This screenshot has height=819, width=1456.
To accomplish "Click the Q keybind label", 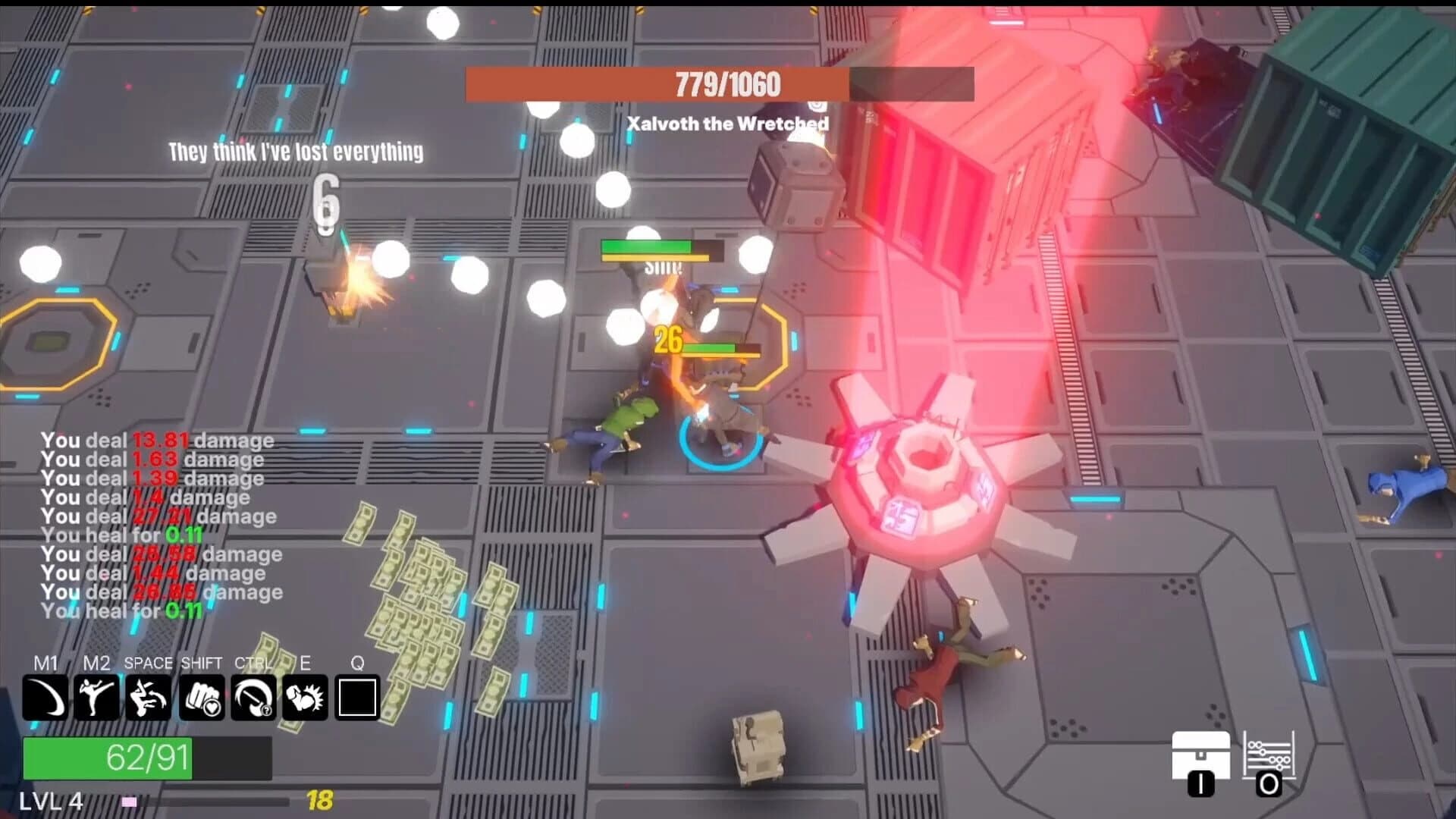I will point(357,662).
